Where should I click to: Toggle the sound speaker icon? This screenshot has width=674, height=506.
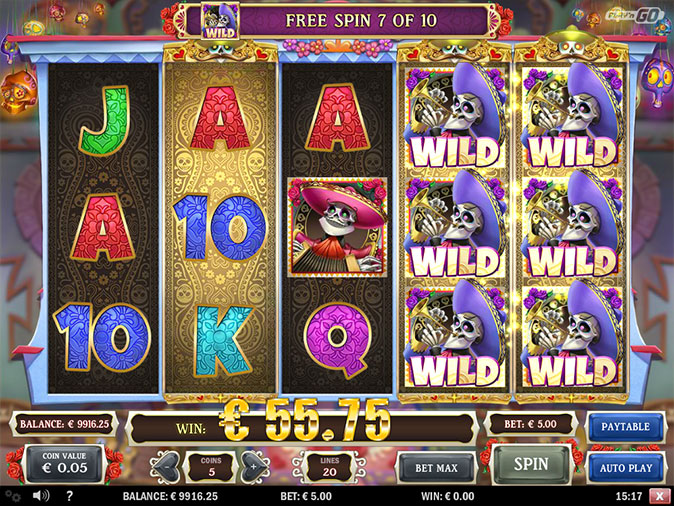(42, 495)
